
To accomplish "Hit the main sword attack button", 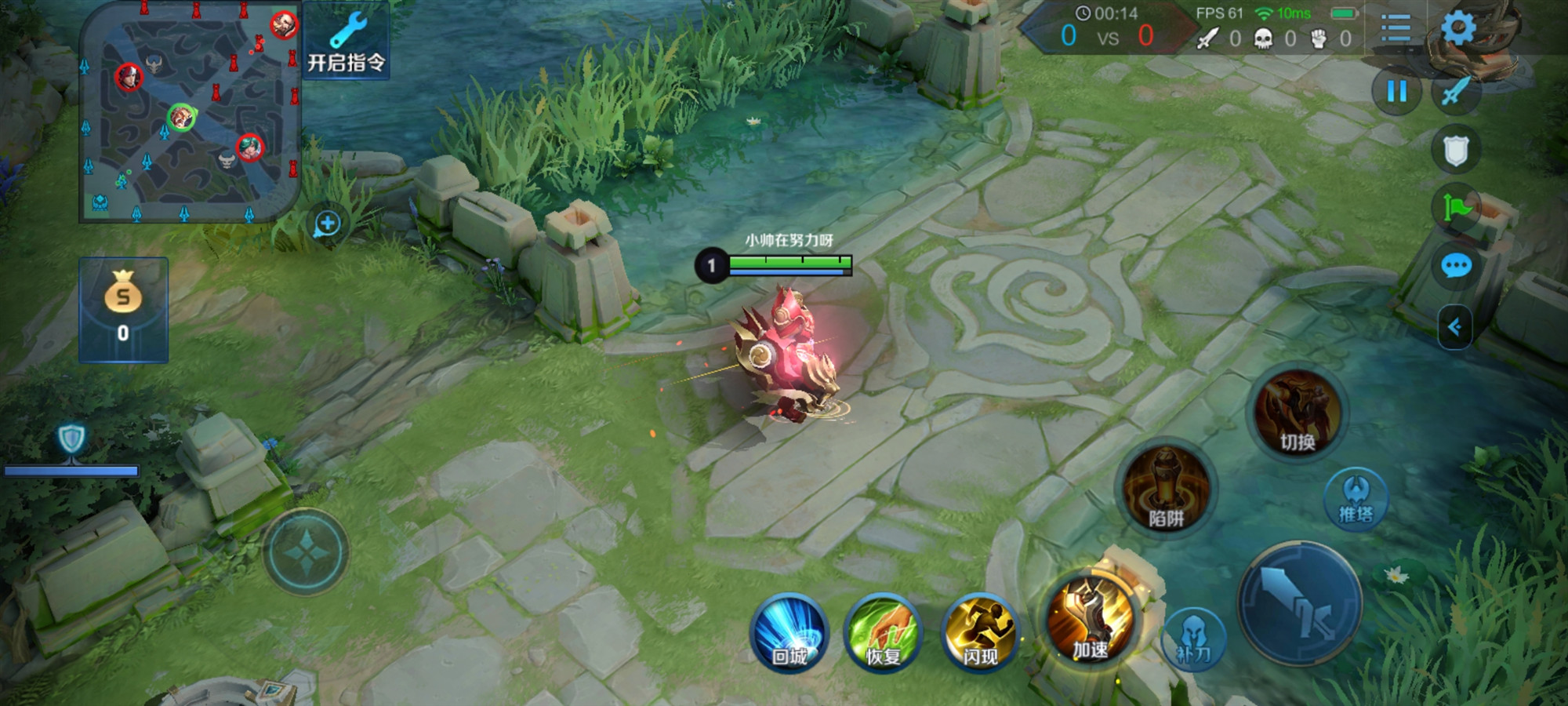I will pos(1299,602).
